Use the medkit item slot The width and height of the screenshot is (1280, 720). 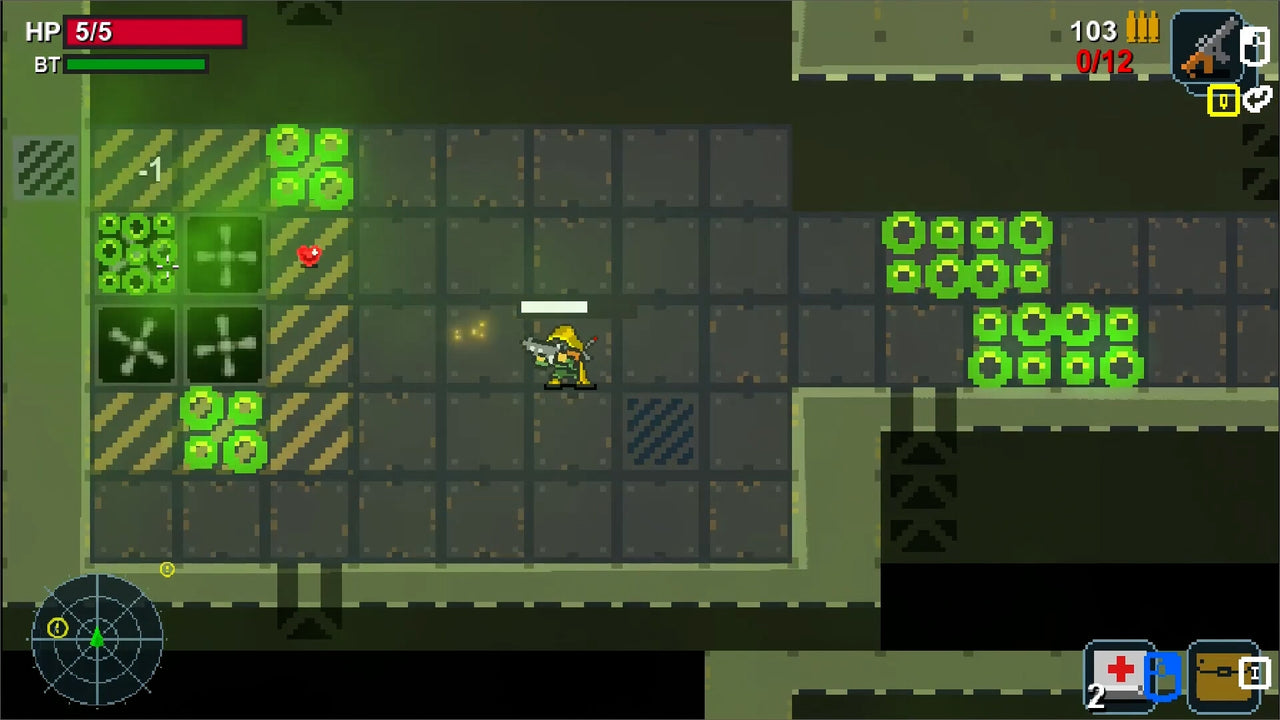pyautogui.click(x=1117, y=675)
